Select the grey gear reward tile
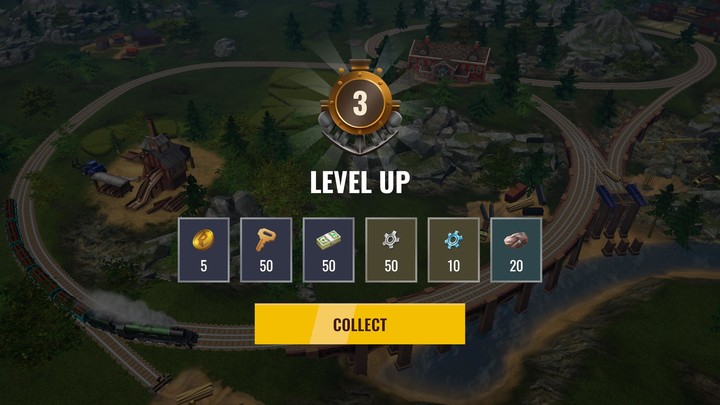Image resolution: width=720 pixels, height=405 pixels. coord(391,250)
